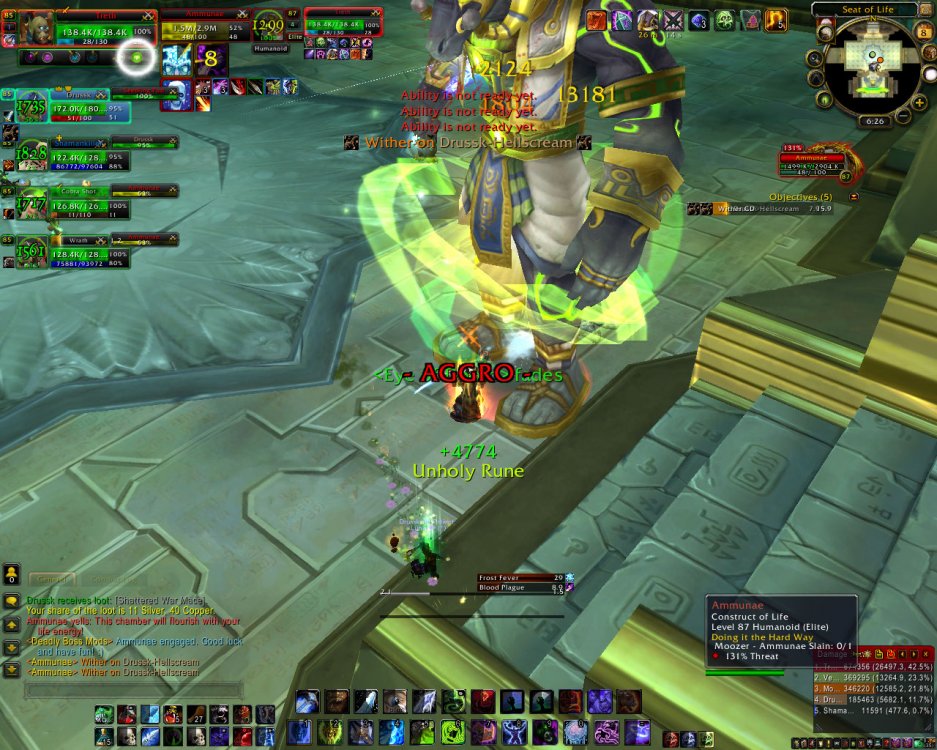
Task: Collapse the Objectives tracker
Action: 853,197
